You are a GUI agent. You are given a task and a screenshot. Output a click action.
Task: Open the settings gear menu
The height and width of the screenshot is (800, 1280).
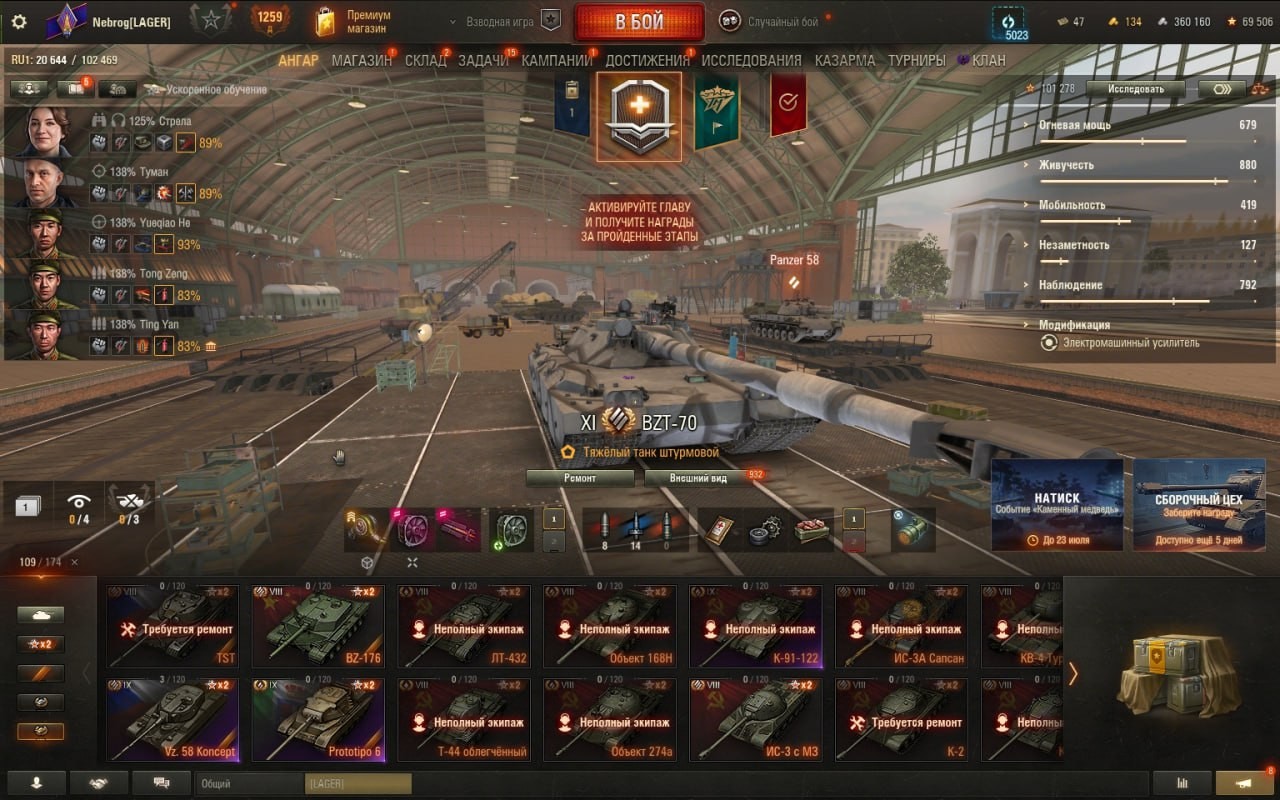click(18, 22)
